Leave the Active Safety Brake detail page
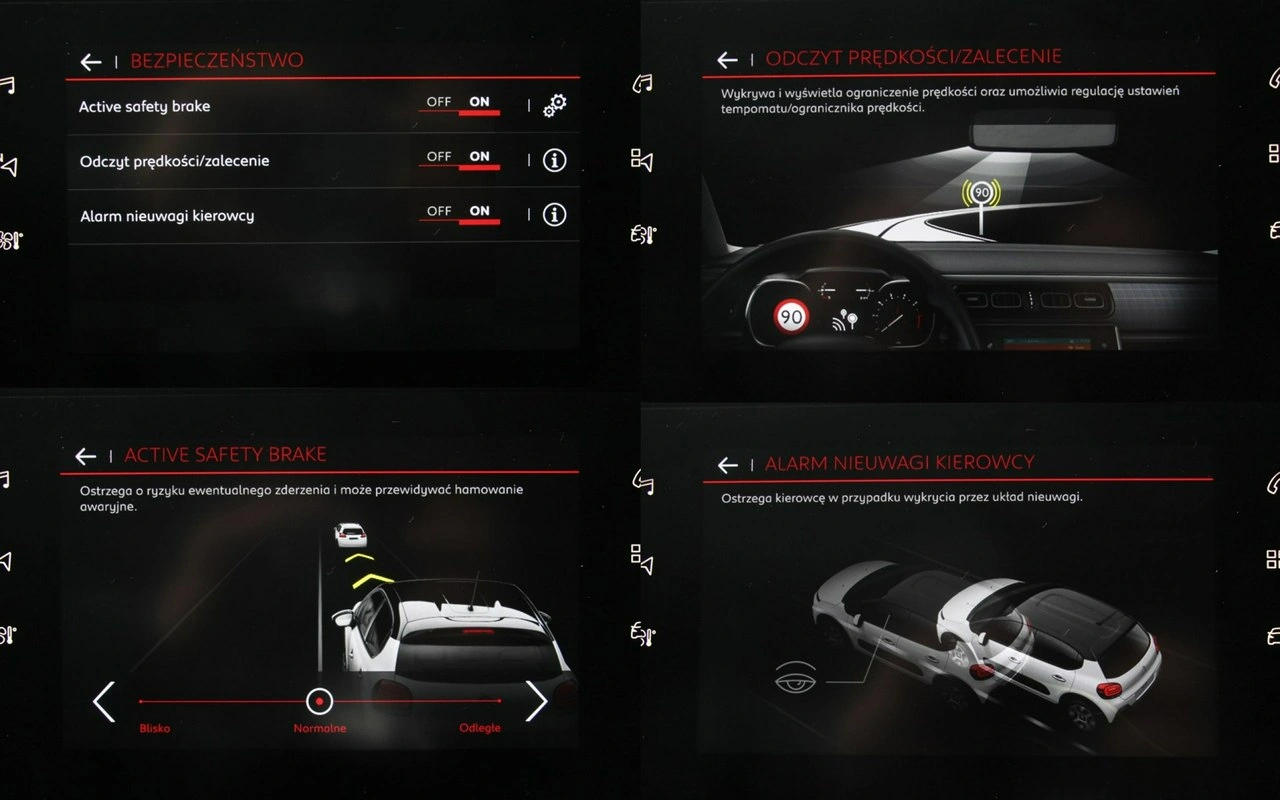Viewport: 1280px width, 800px height. pyautogui.click(x=86, y=456)
